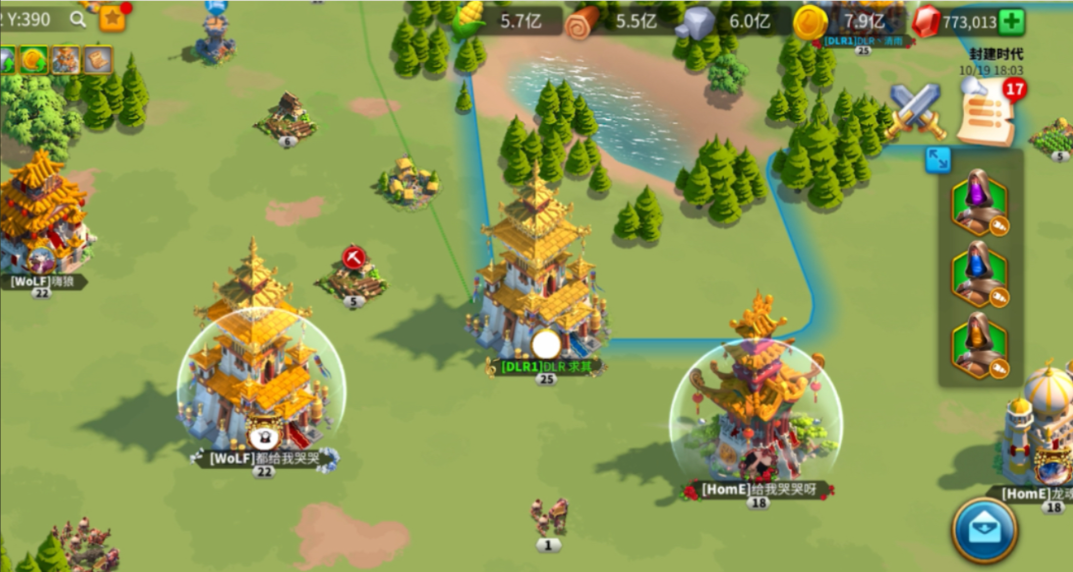Screen dimensions: 1073x572
Task: Open the coordinate search magnifier
Action: (78, 19)
